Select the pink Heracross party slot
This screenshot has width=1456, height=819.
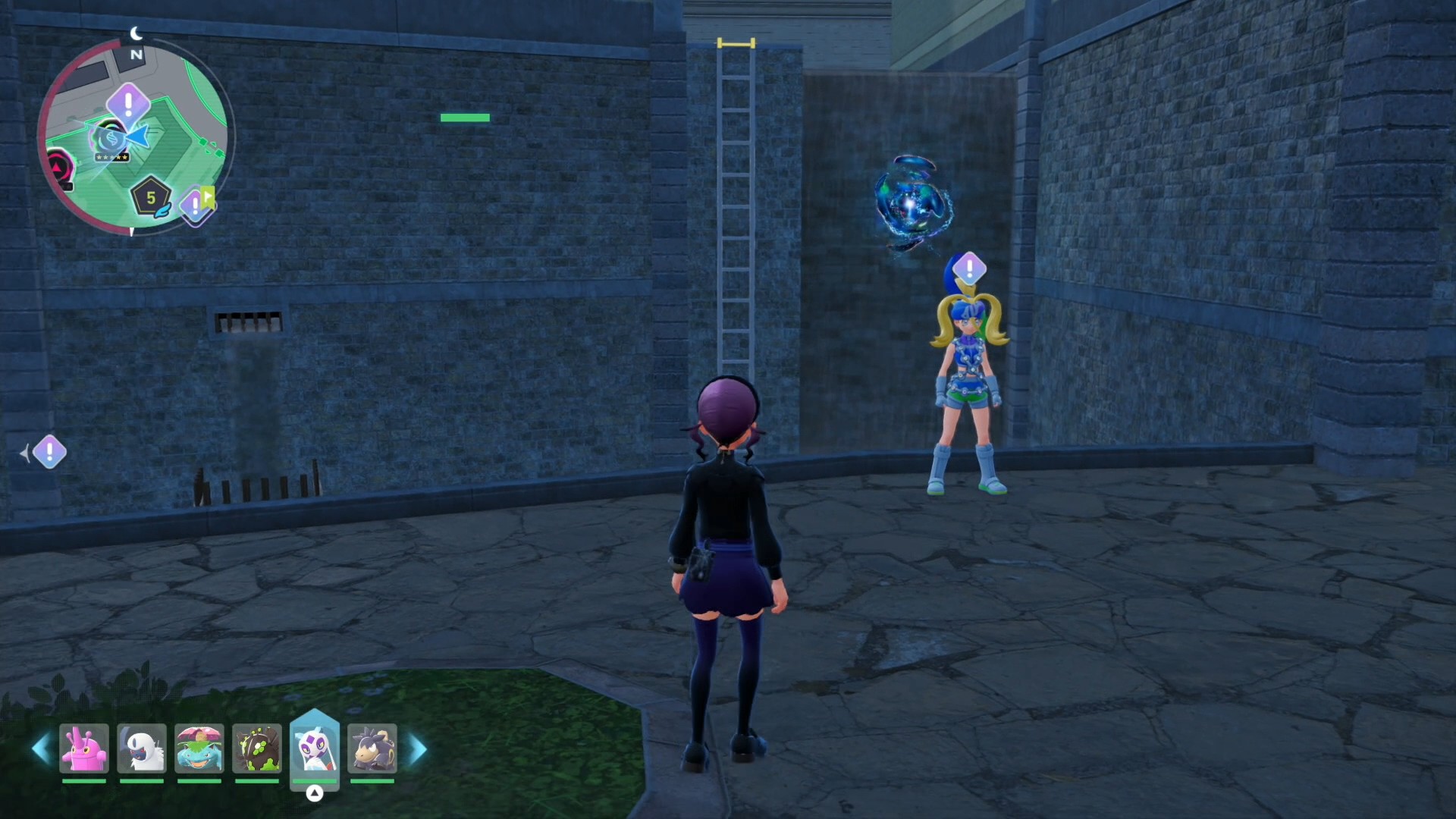[x=84, y=748]
